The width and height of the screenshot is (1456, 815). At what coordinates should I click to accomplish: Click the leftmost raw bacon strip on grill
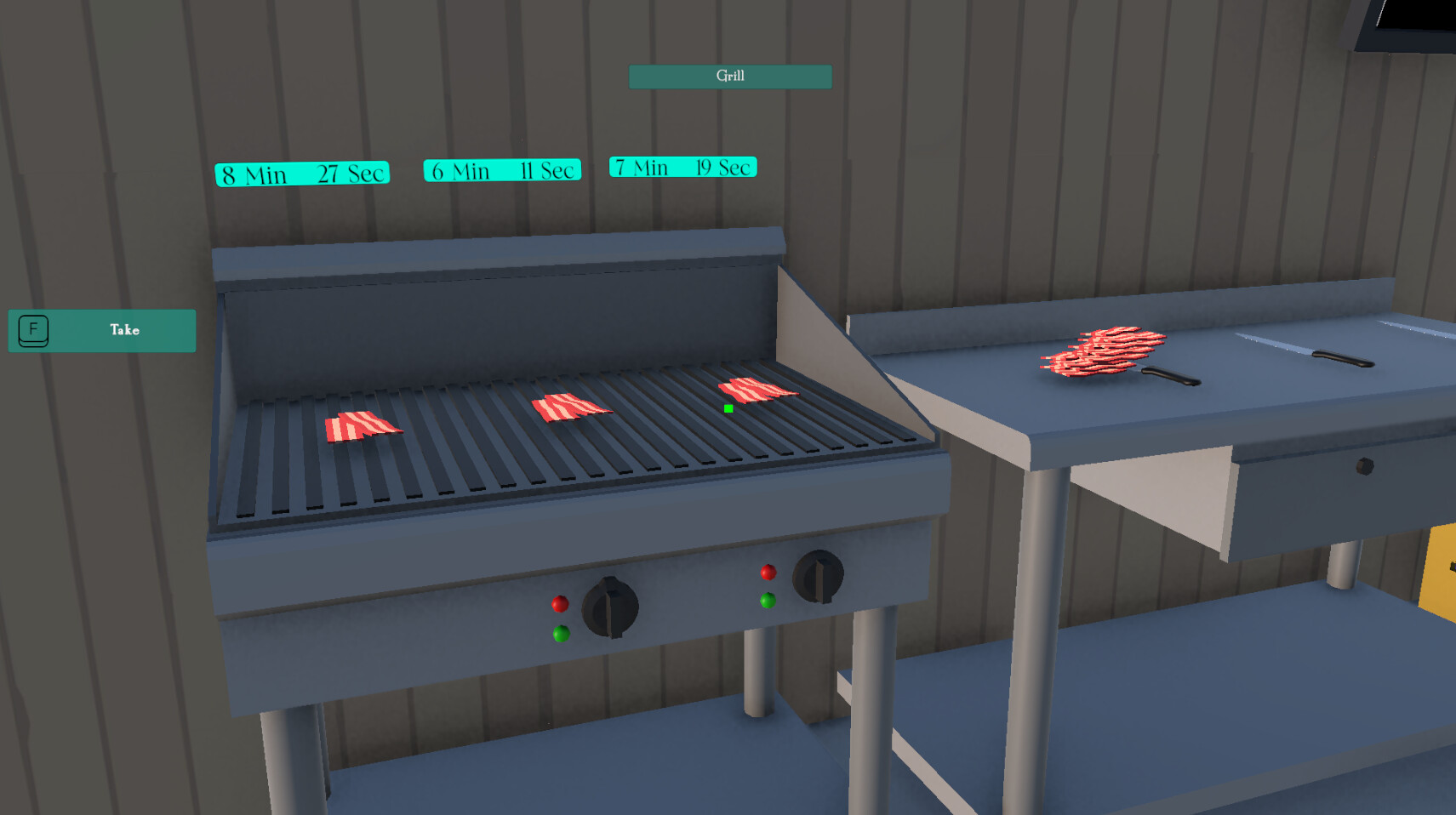tap(361, 423)
